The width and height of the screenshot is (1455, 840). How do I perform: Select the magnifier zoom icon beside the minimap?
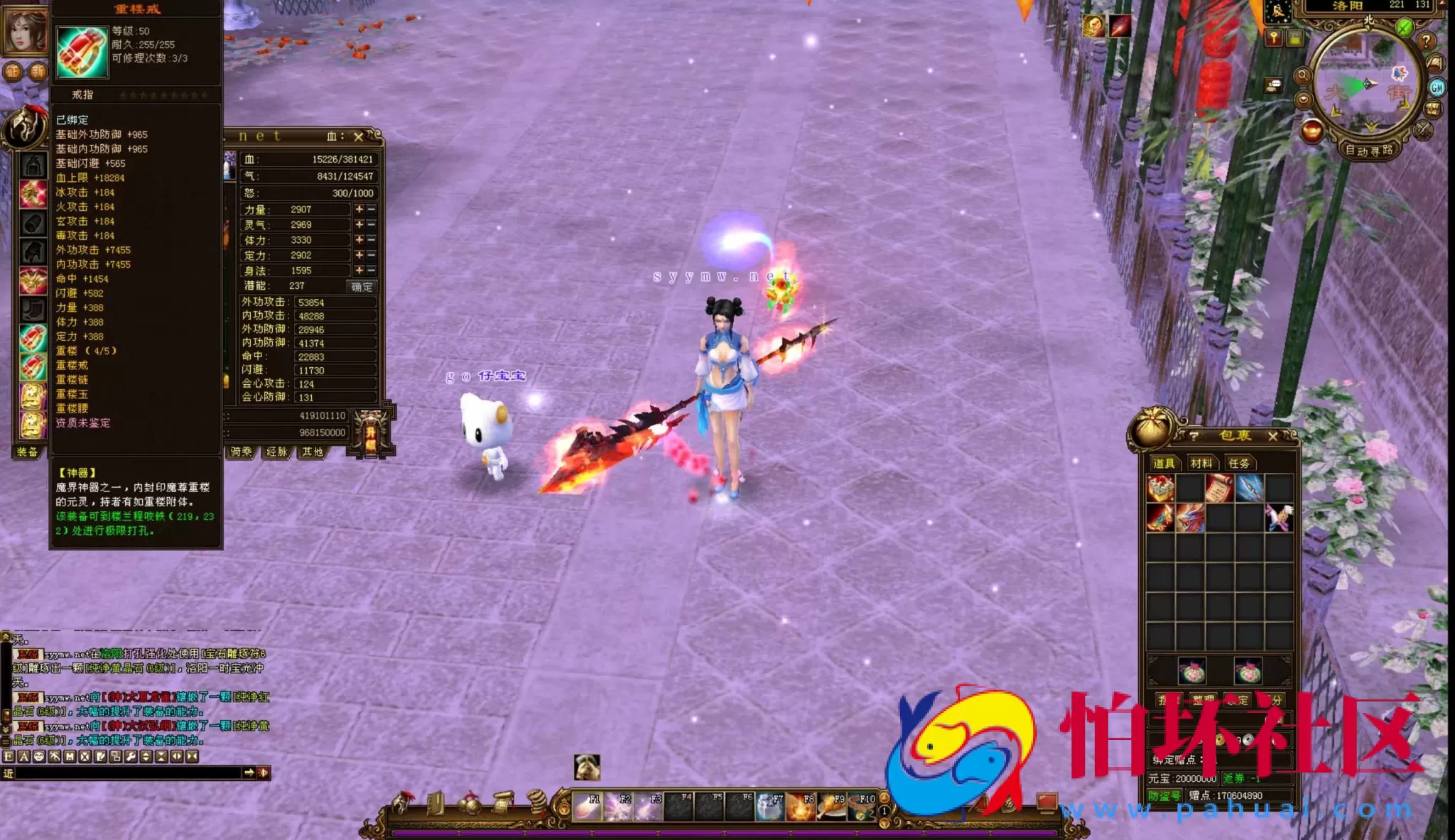click(1303, 75)
